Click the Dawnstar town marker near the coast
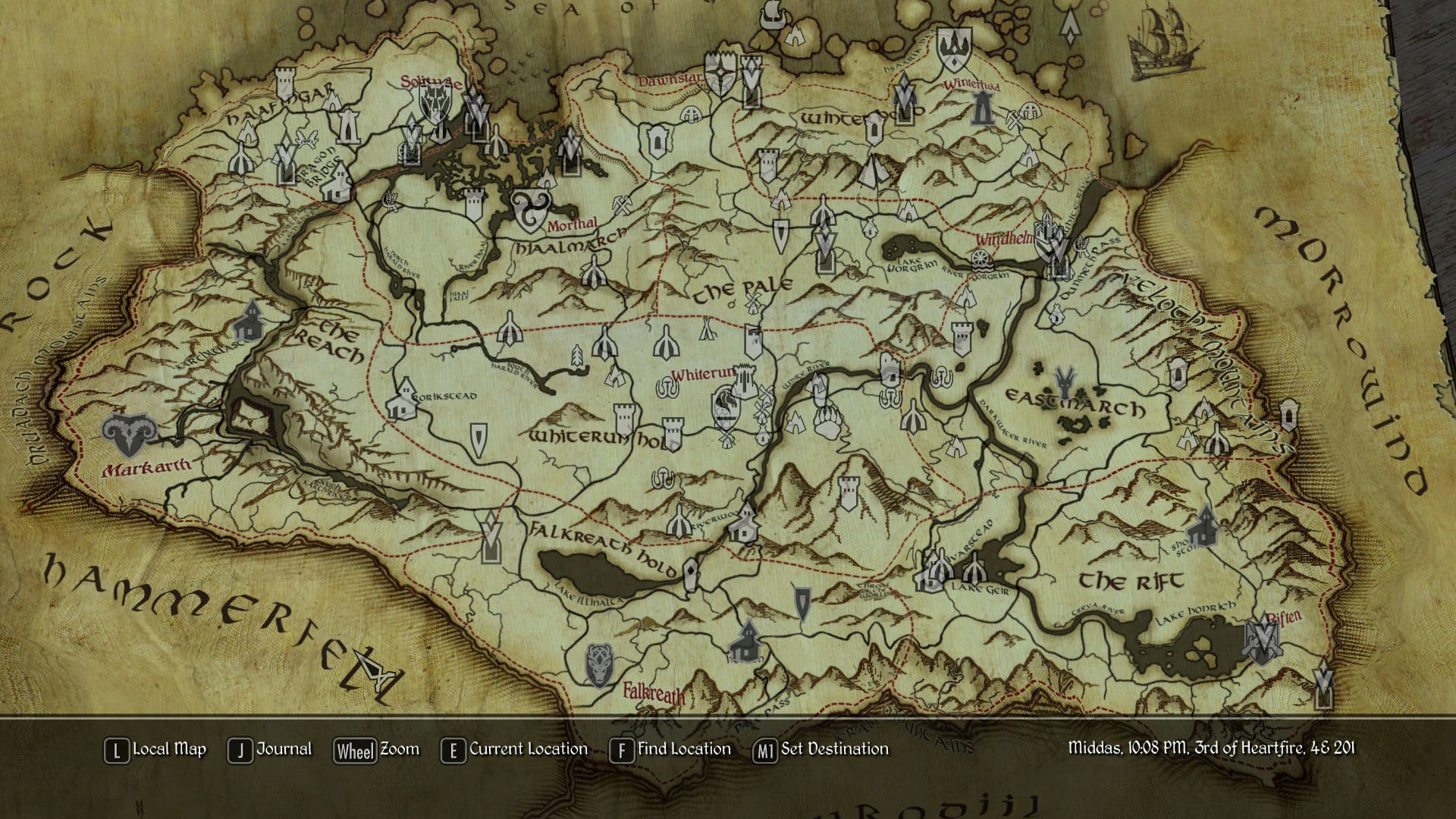The height and width of the screenshot is (819, 1456). [x=720, y=71]
